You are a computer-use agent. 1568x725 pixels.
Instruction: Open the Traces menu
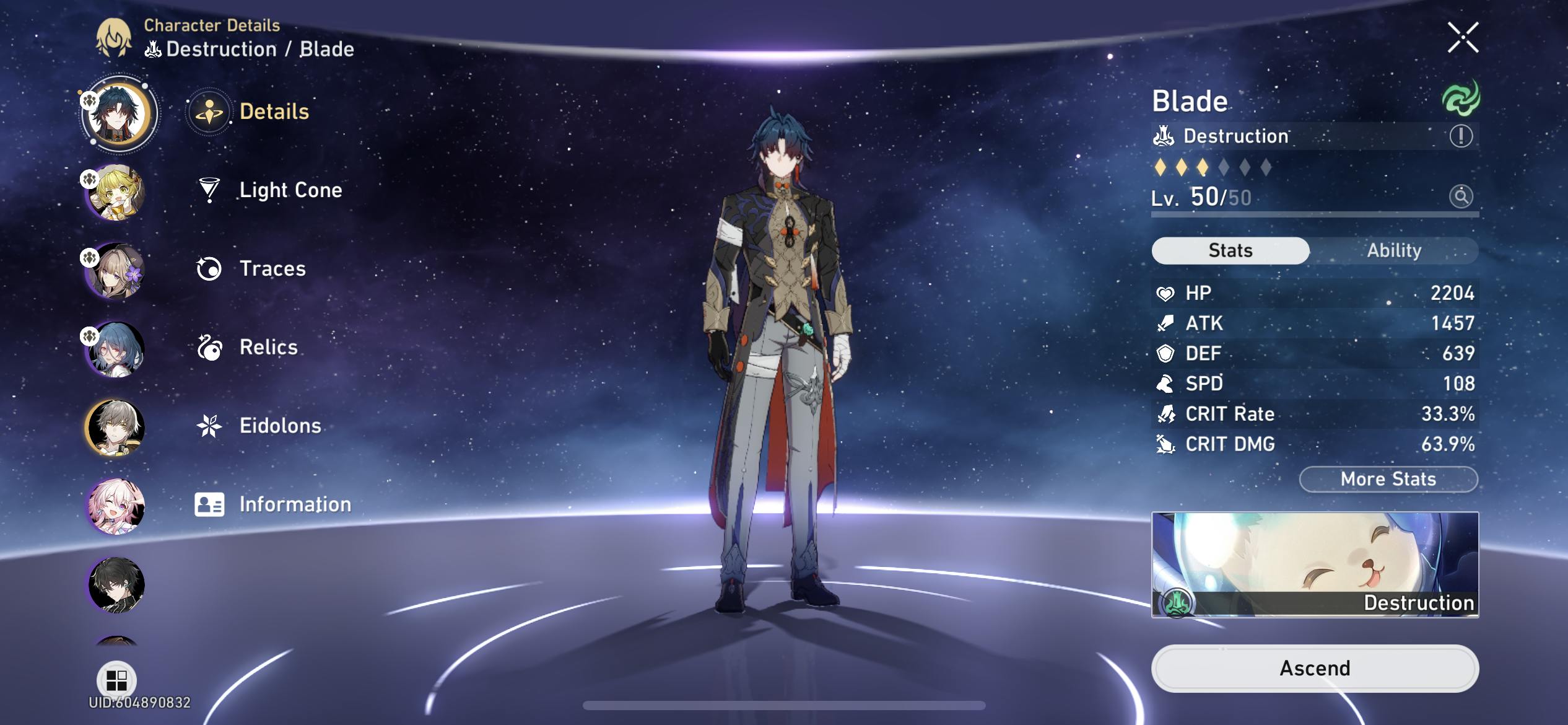coord(272,268)
